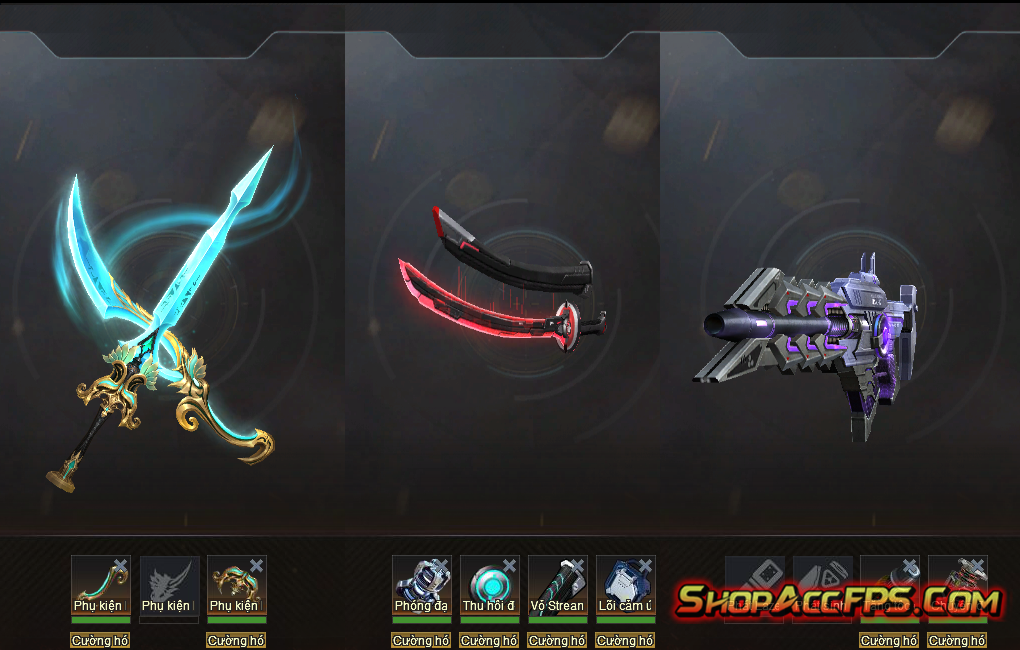Unequip the Lõi cảm ứ core using its X
The image size is (1020, 650).
tap(645, 566)
